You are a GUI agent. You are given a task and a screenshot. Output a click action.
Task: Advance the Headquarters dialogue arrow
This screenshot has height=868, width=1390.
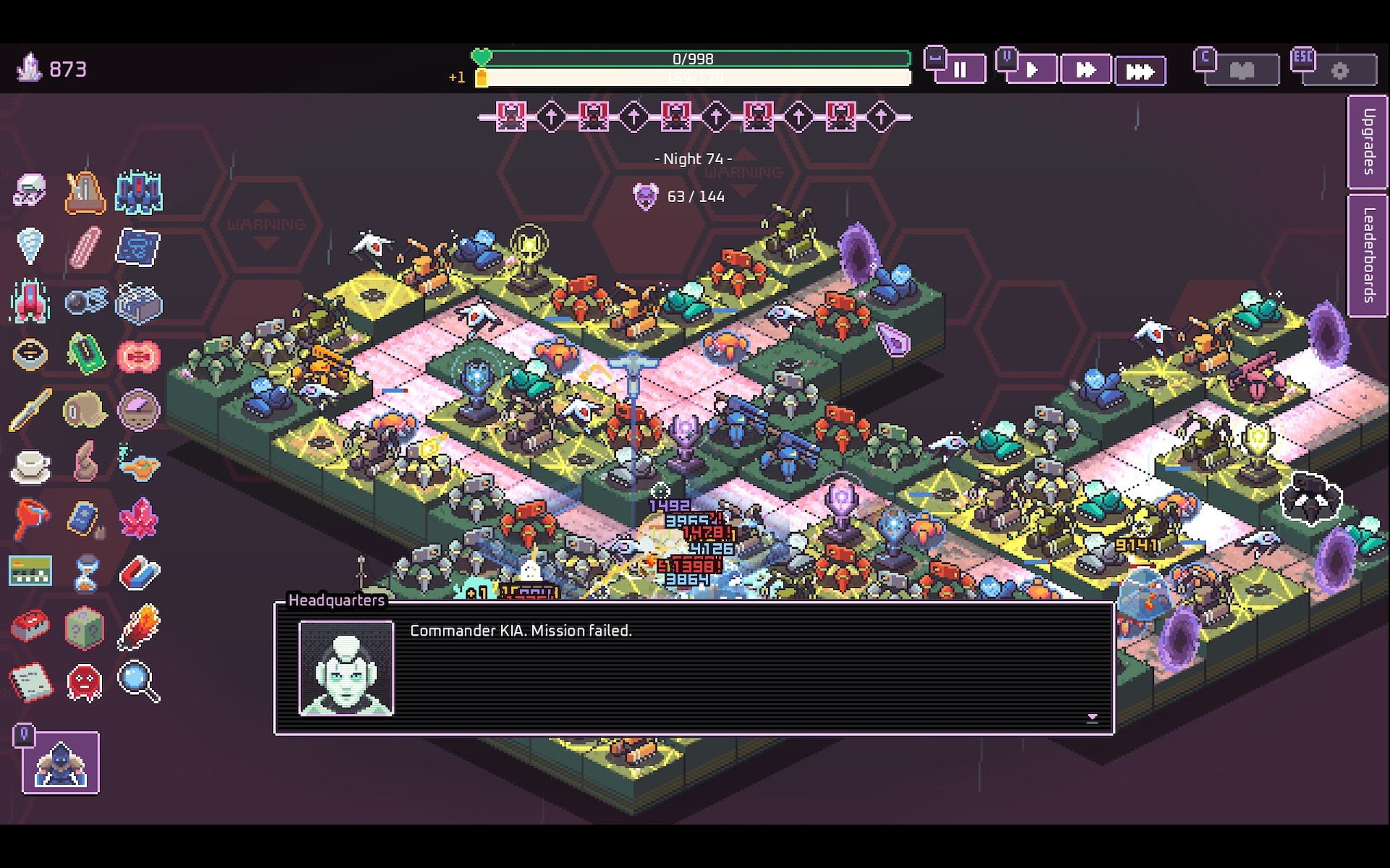[1092, 717]
